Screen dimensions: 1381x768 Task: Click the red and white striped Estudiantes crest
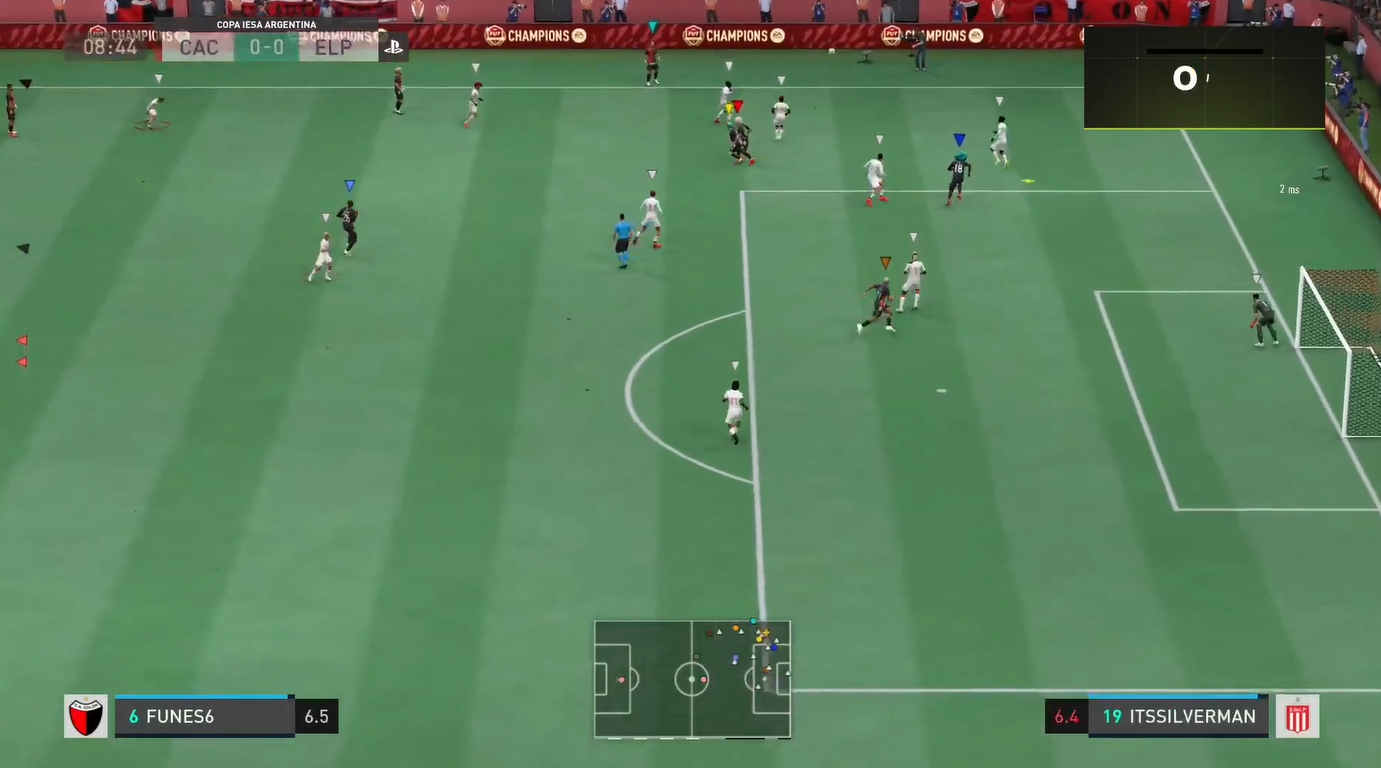tap(1297, 716)
